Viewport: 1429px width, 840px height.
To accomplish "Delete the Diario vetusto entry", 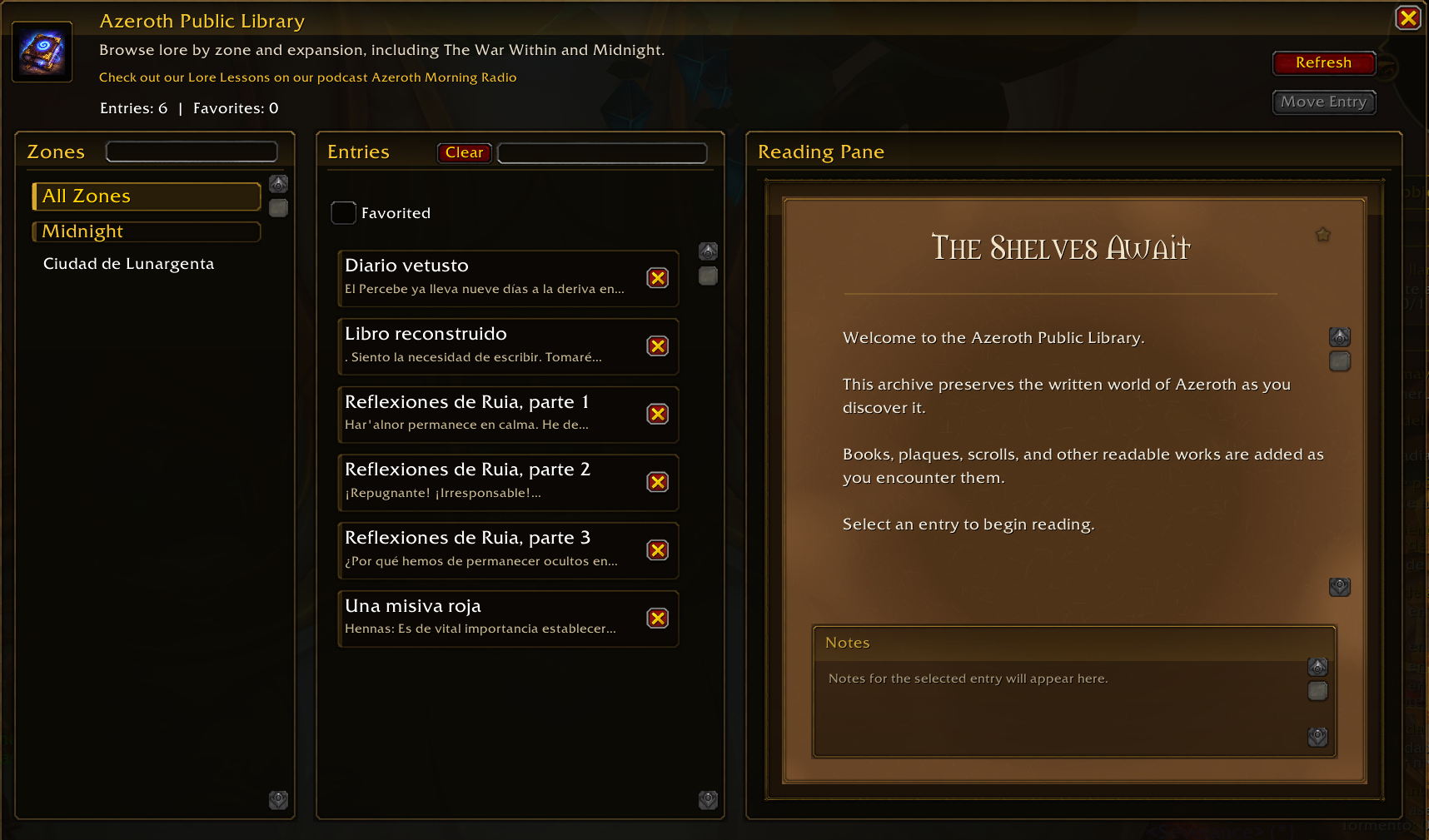I will point(658,278).
